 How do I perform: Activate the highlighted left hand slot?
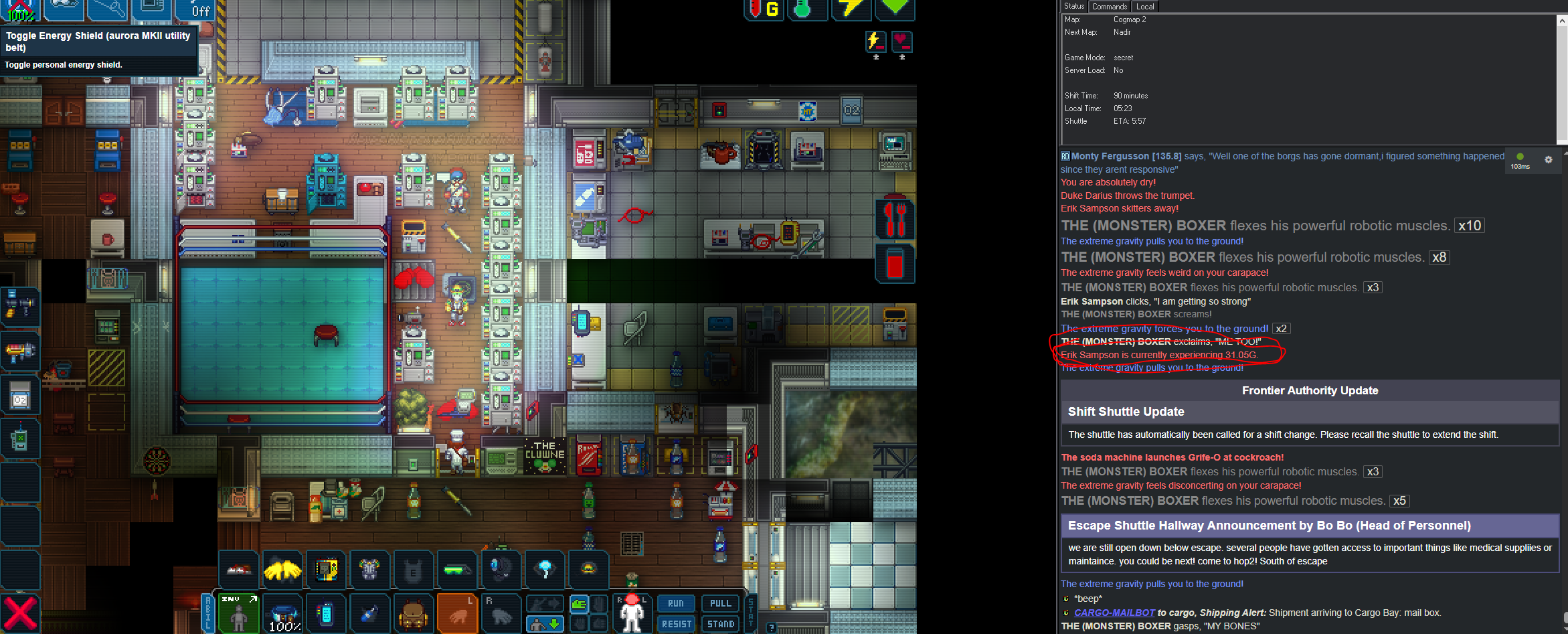click(458, 614)
